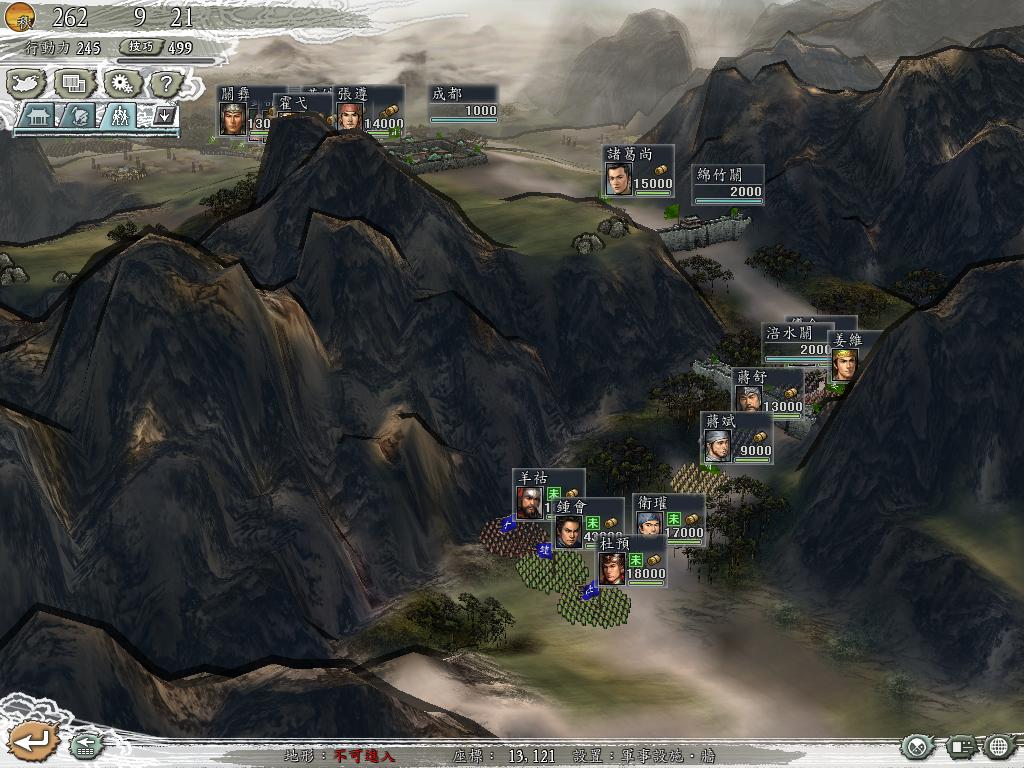
Task: Select Du Yu's unit with 18000 troops
Action: [x=632, y=561]
